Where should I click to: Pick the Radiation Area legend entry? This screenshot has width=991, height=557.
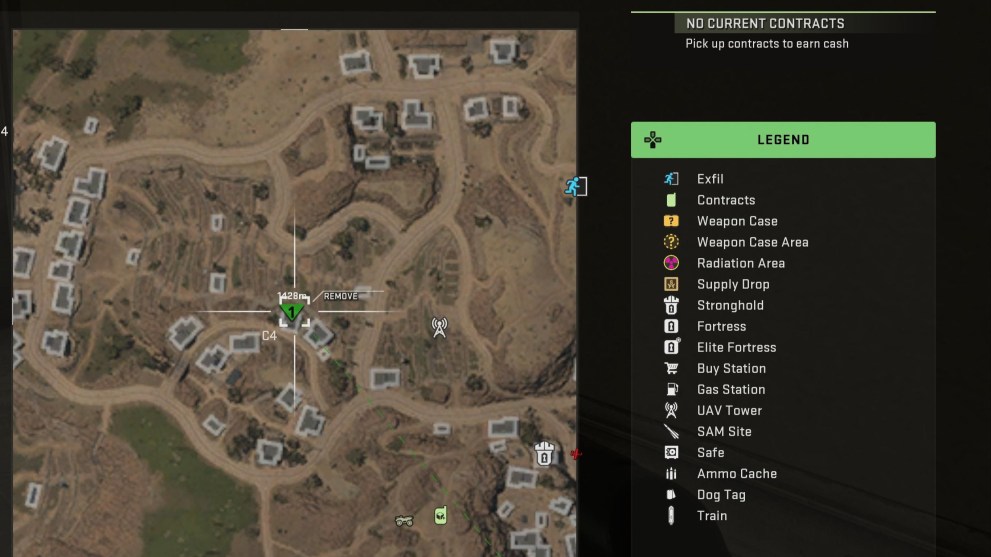click(x=740, y=263)
